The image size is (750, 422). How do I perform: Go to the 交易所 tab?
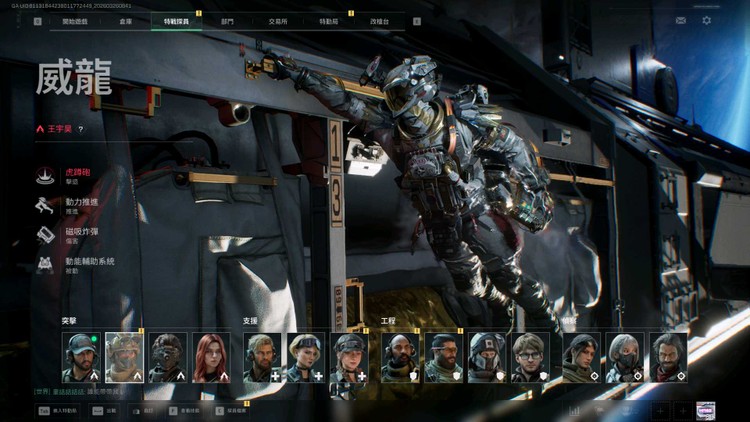pyautogui.click(x=278, y=20)
